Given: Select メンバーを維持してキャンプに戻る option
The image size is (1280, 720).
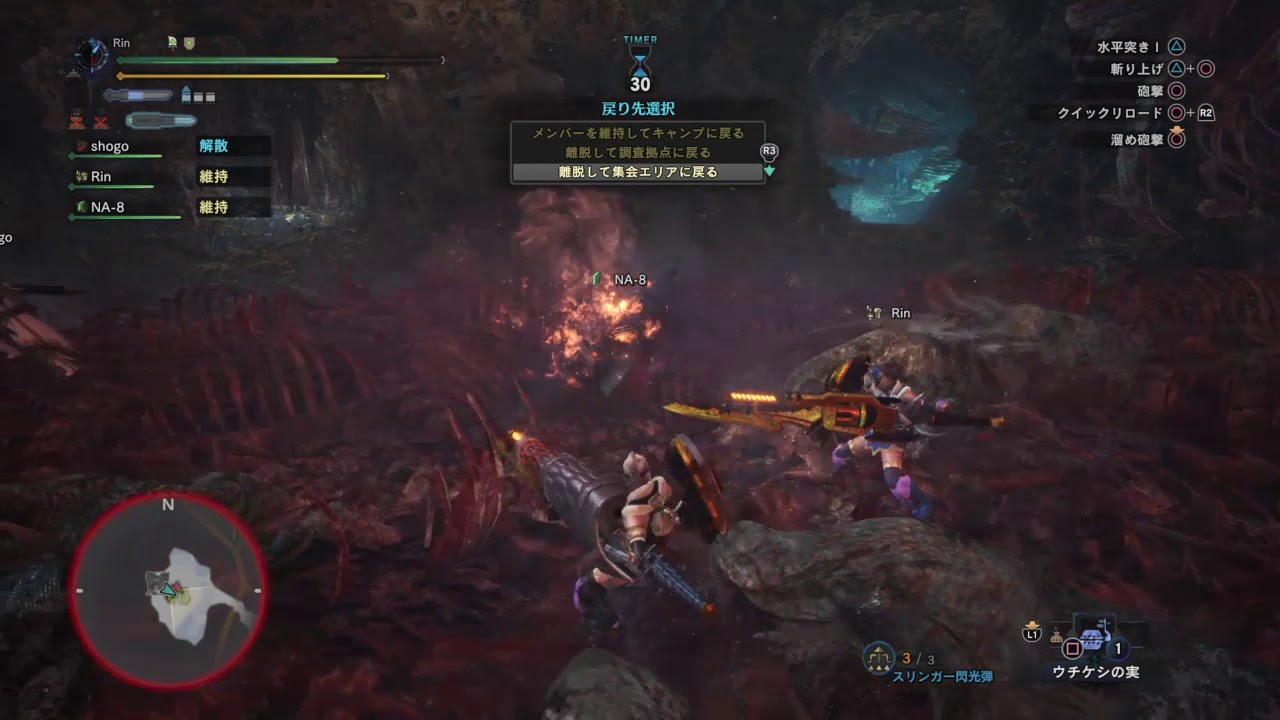Looking at the screenshot, I should tap(637, 133).
